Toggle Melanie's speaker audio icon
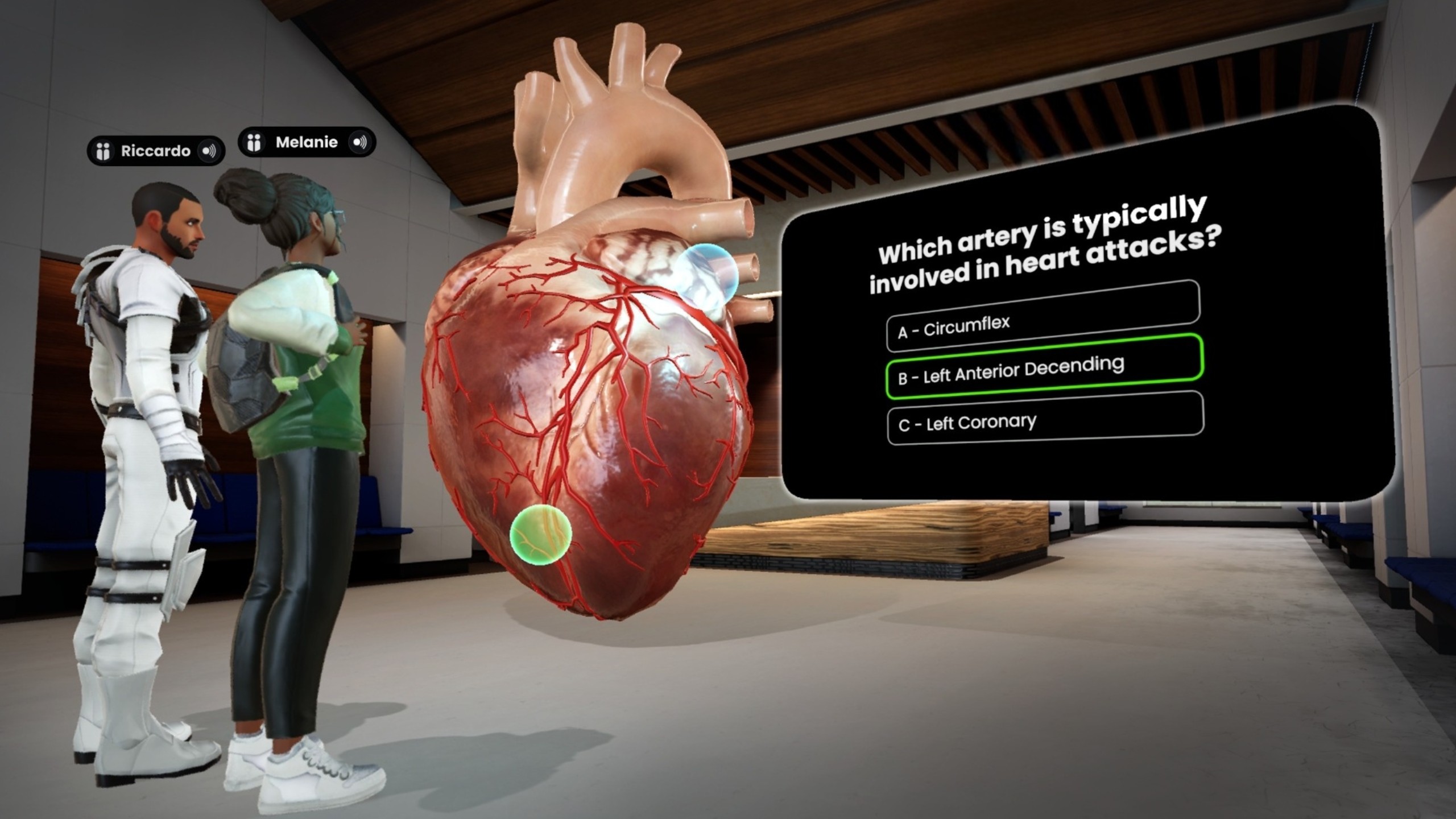 (x=360, y=142)
